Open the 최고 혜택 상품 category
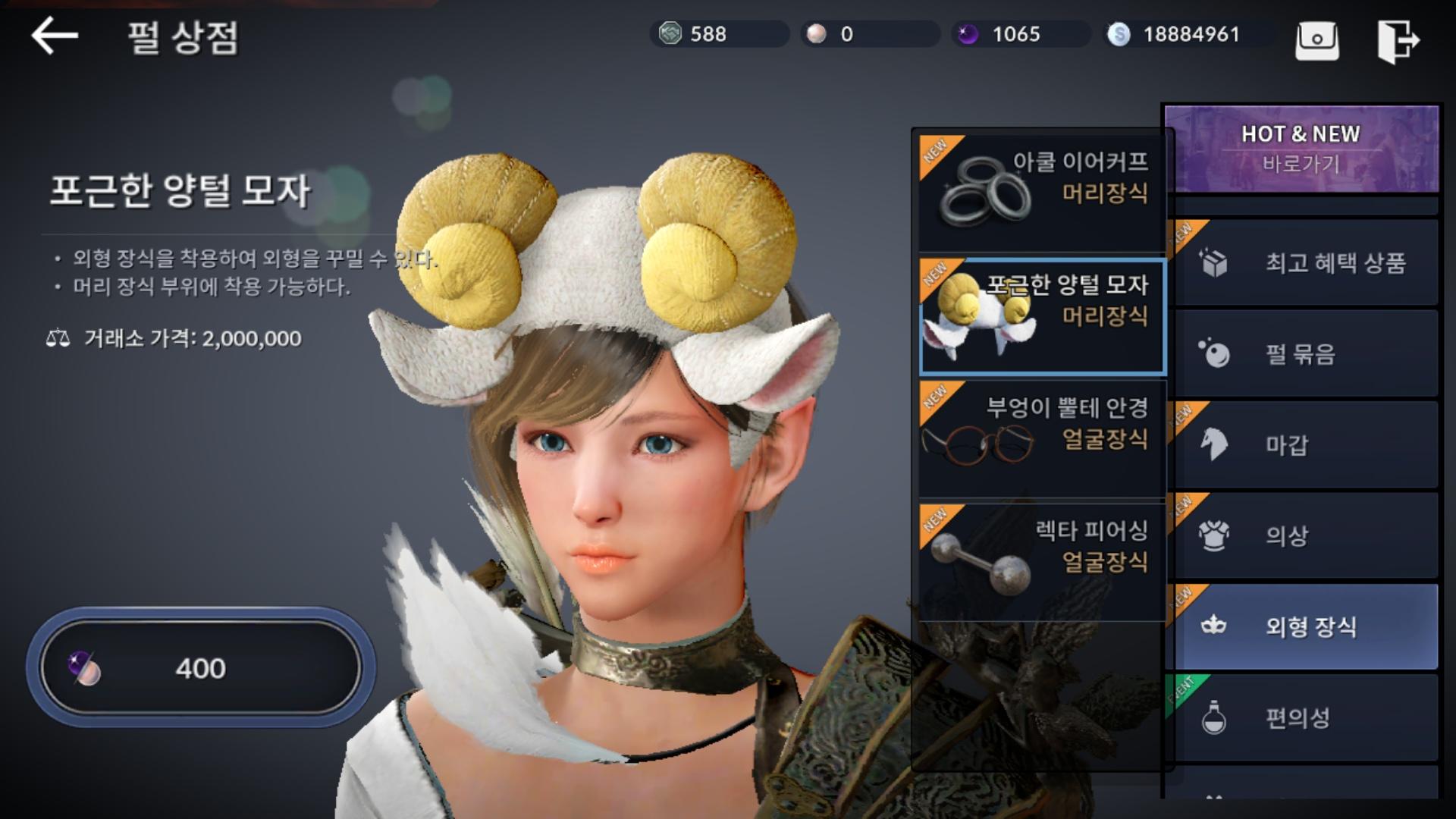 point(1304,263)
